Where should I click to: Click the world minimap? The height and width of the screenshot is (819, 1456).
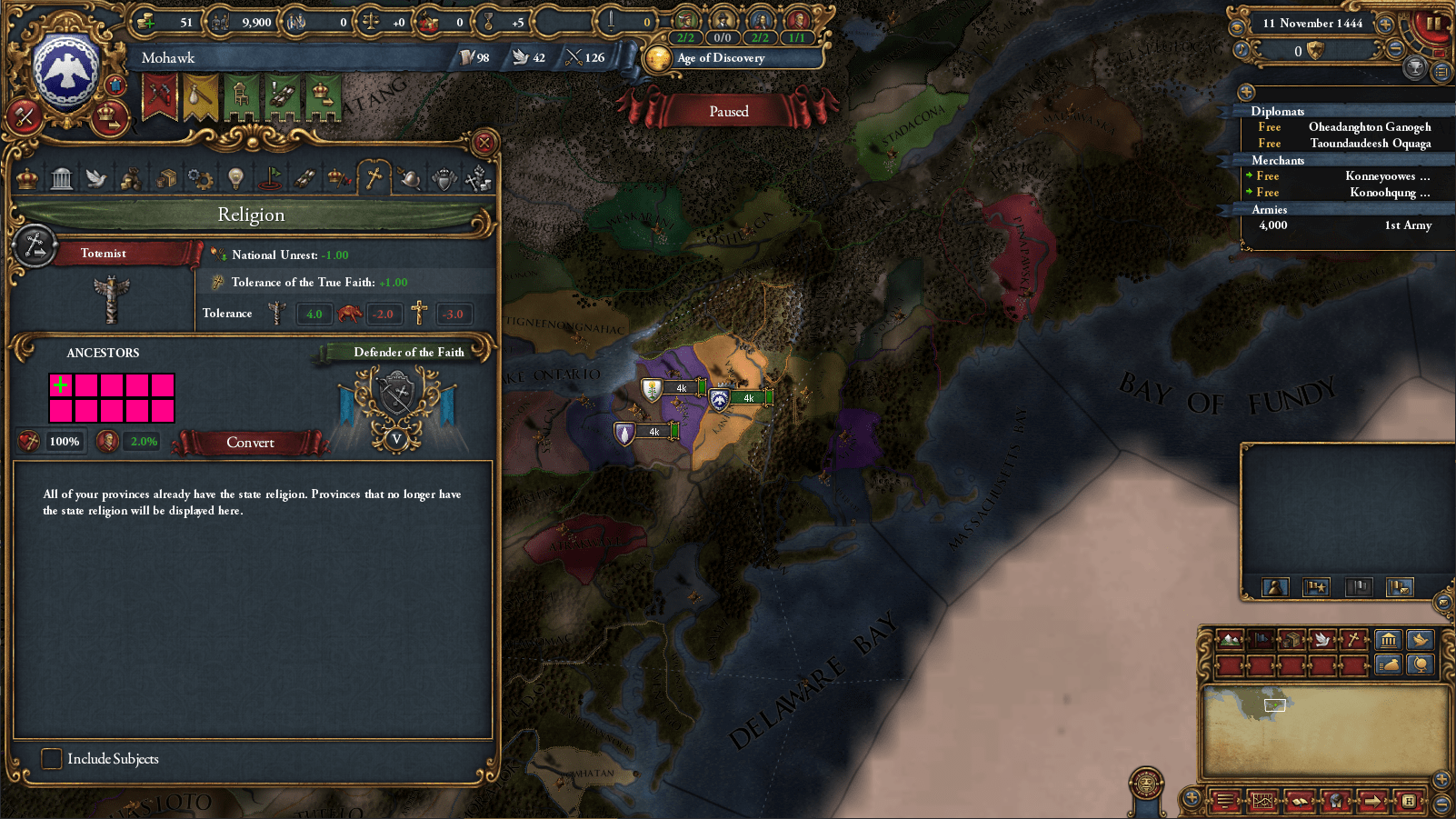(1325, 731)
